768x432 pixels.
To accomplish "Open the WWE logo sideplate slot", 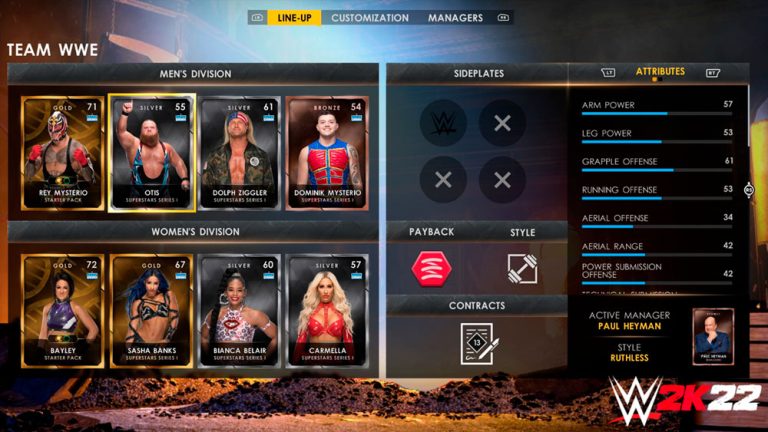I will coord(443,123).
